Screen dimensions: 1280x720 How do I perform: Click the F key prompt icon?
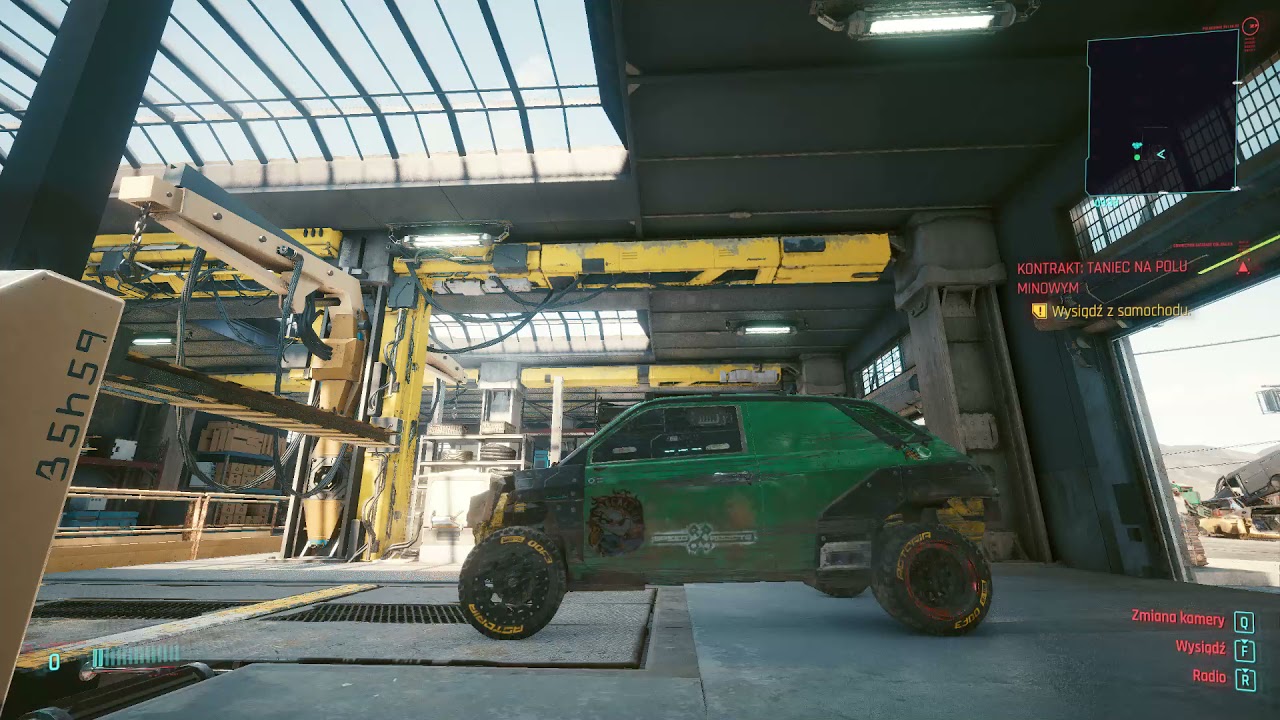point(1244,651)
